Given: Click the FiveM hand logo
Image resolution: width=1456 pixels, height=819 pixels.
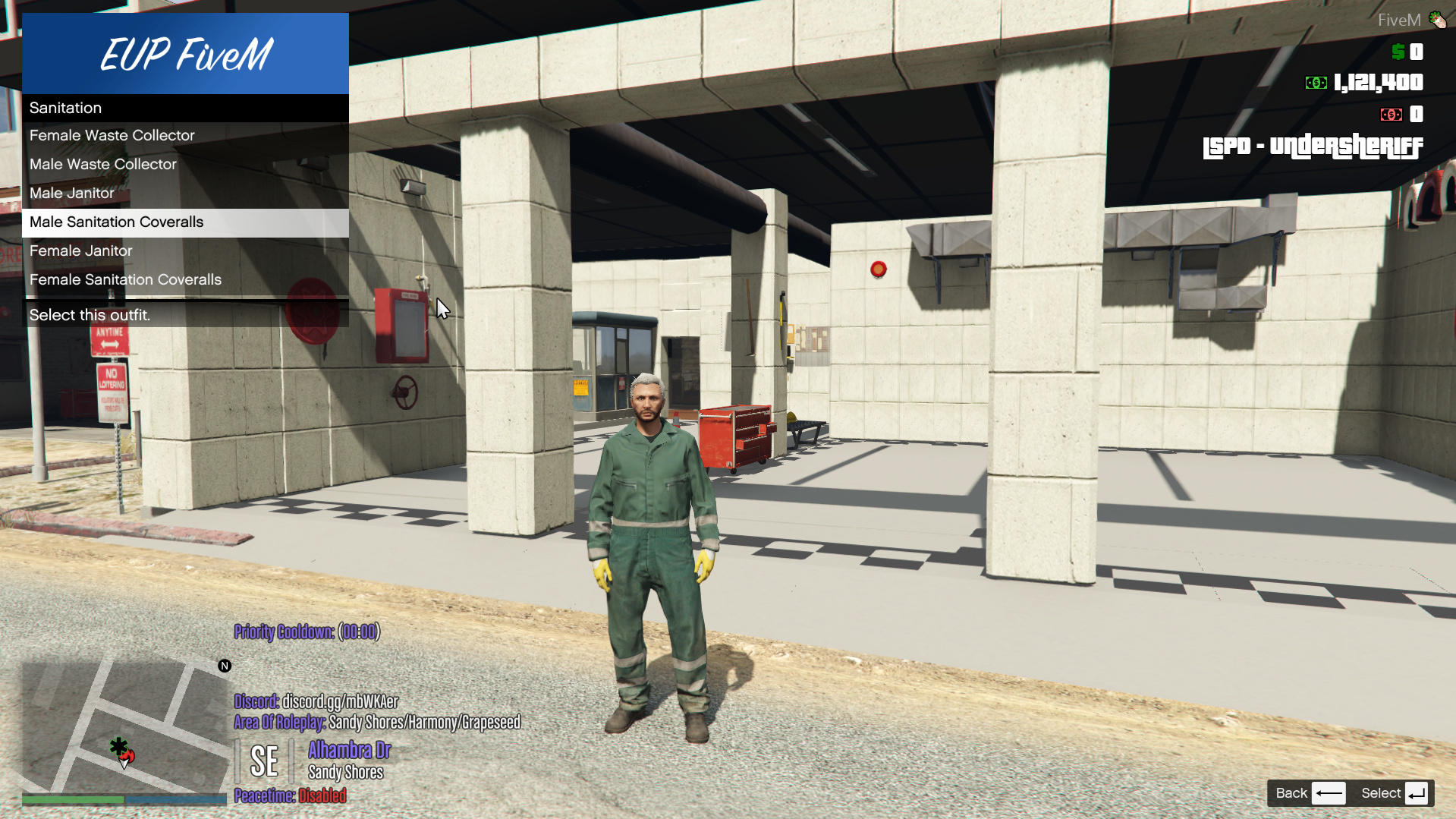Looking at the screenshot, I should (1438, 20).
